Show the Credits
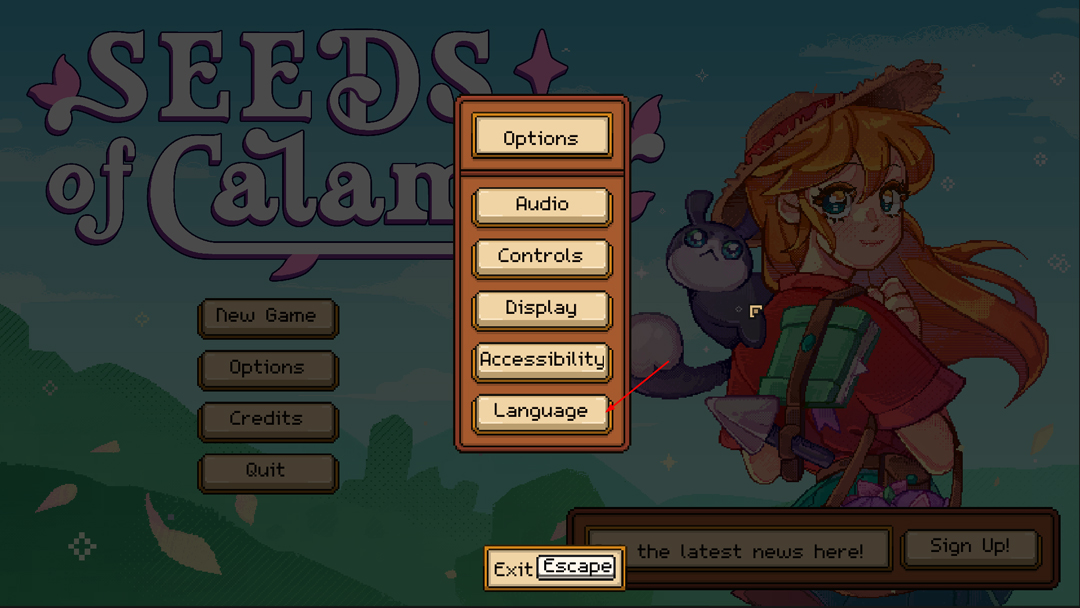 pos(267,420)
